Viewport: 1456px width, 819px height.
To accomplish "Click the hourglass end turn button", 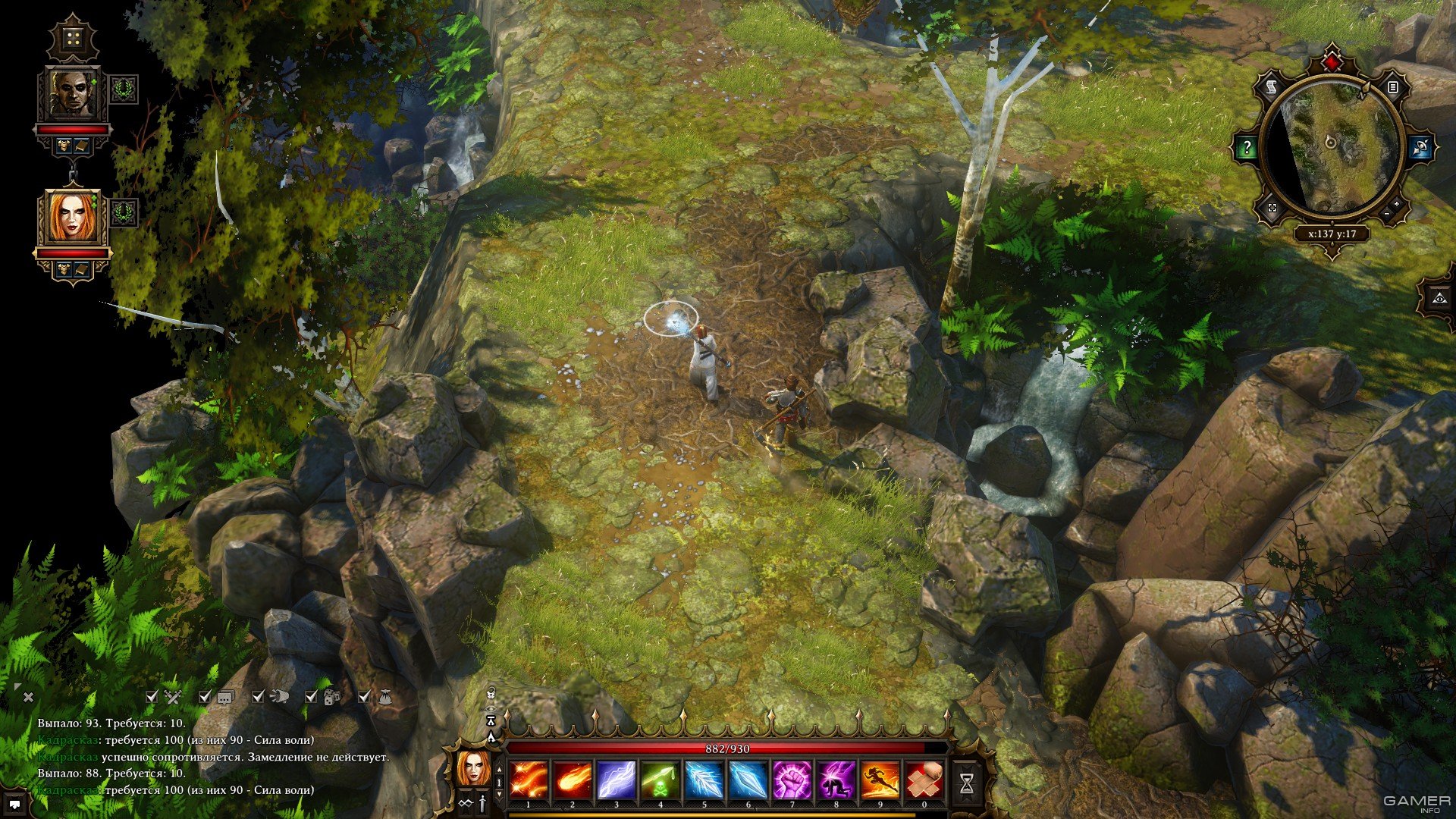I will point(966,784).
